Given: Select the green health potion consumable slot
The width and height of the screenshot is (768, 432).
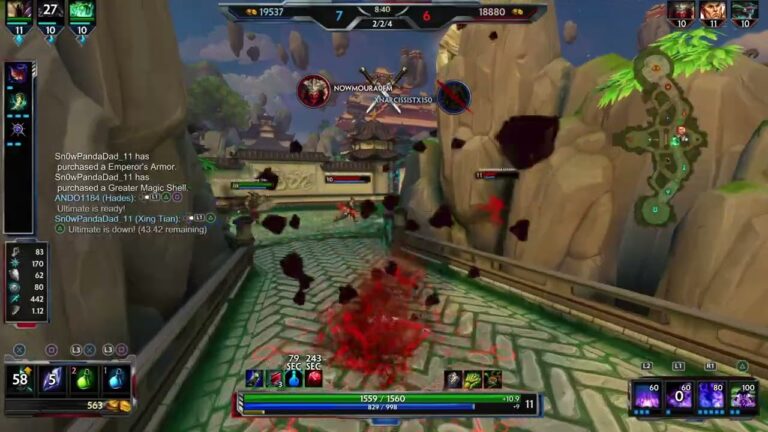Looking at the screenshot, I should tap(84, 380).
